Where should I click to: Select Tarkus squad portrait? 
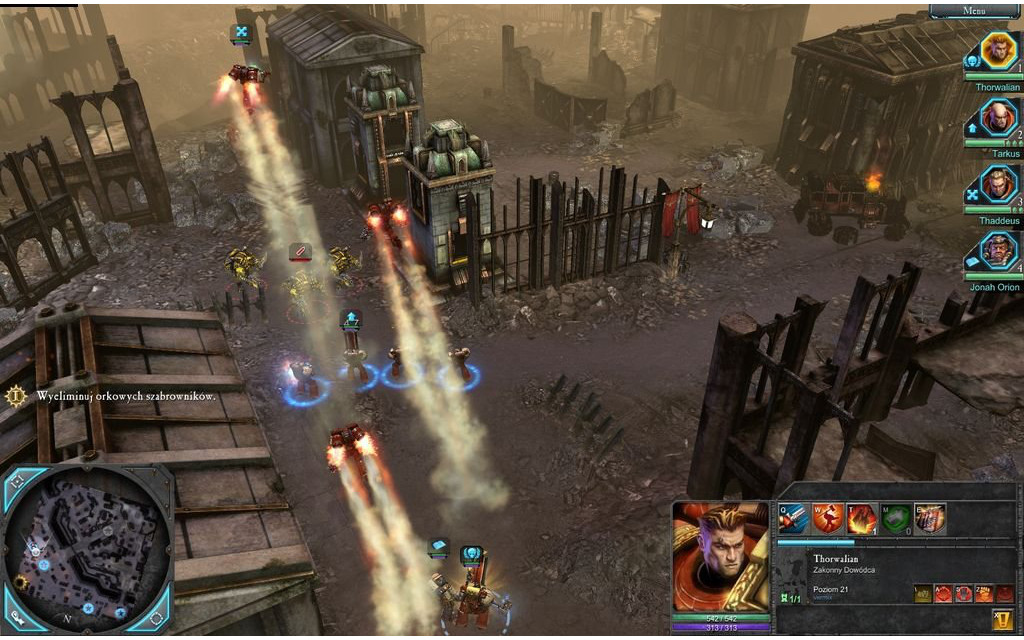(997, 119)
